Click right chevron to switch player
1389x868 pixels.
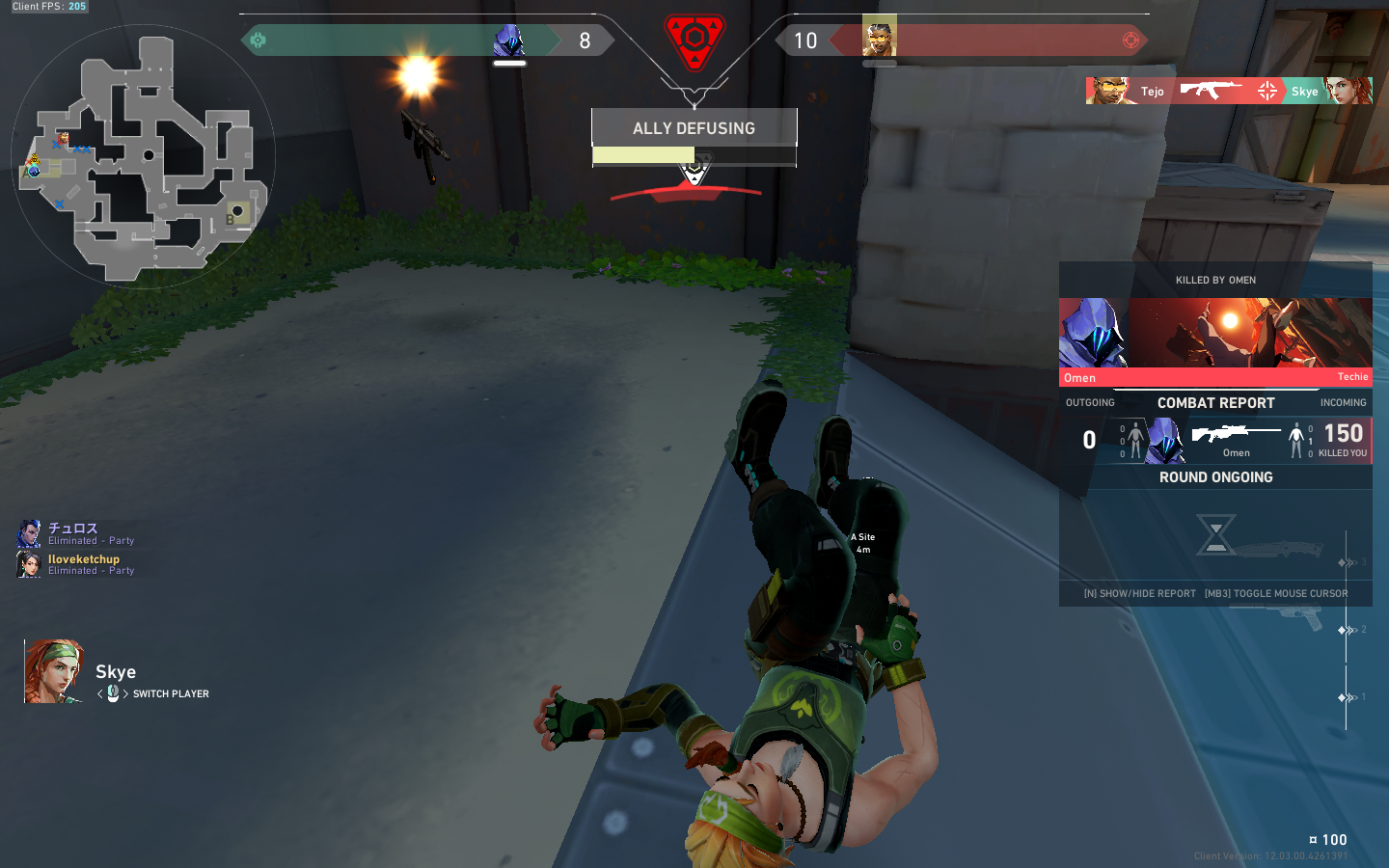(x=126, y=693)
